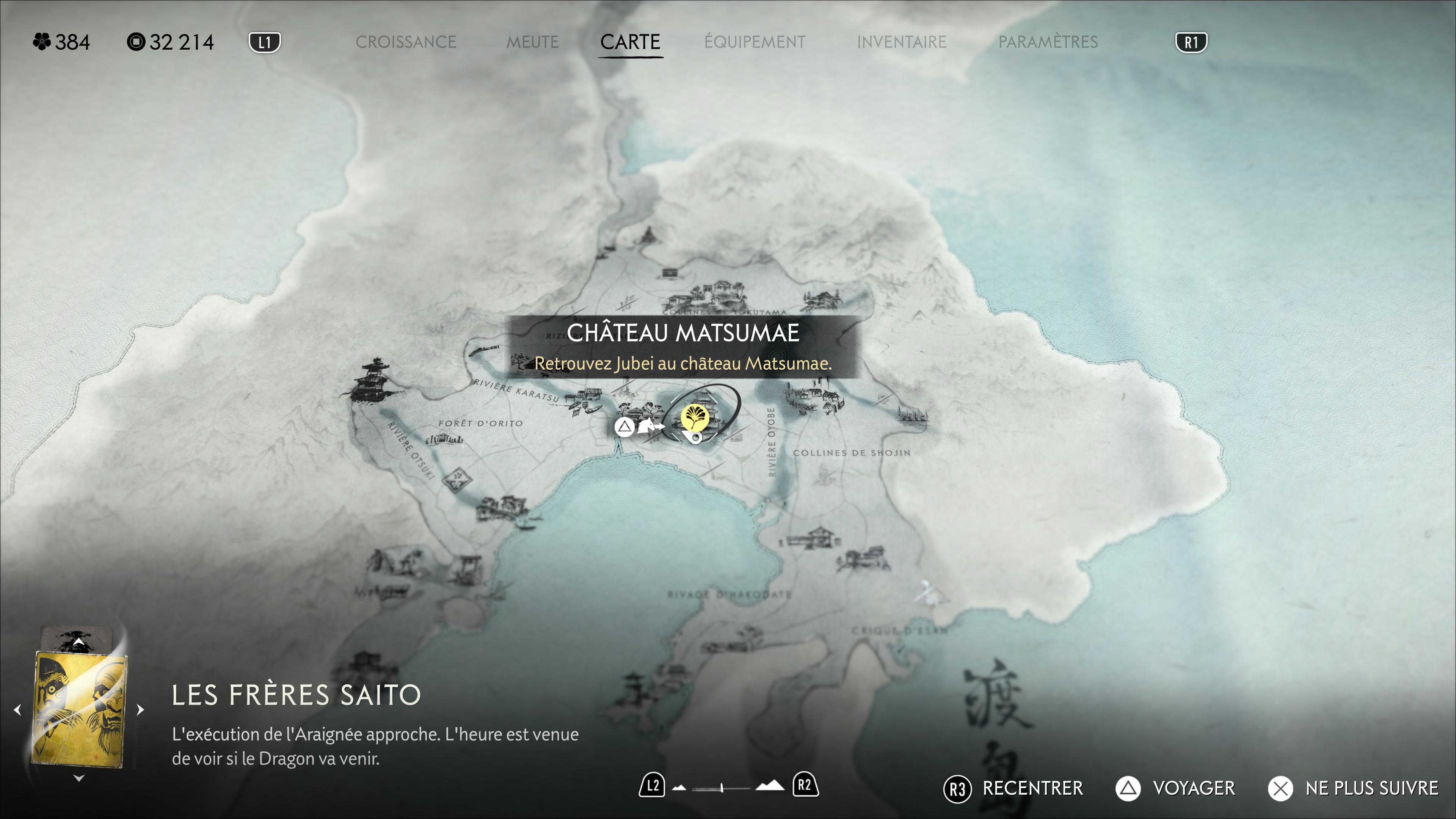Viewport: 1456px width, 819px height.
Task: Switch to the Croissance tab
Action: pyautogui.click(x=405, y=42)
